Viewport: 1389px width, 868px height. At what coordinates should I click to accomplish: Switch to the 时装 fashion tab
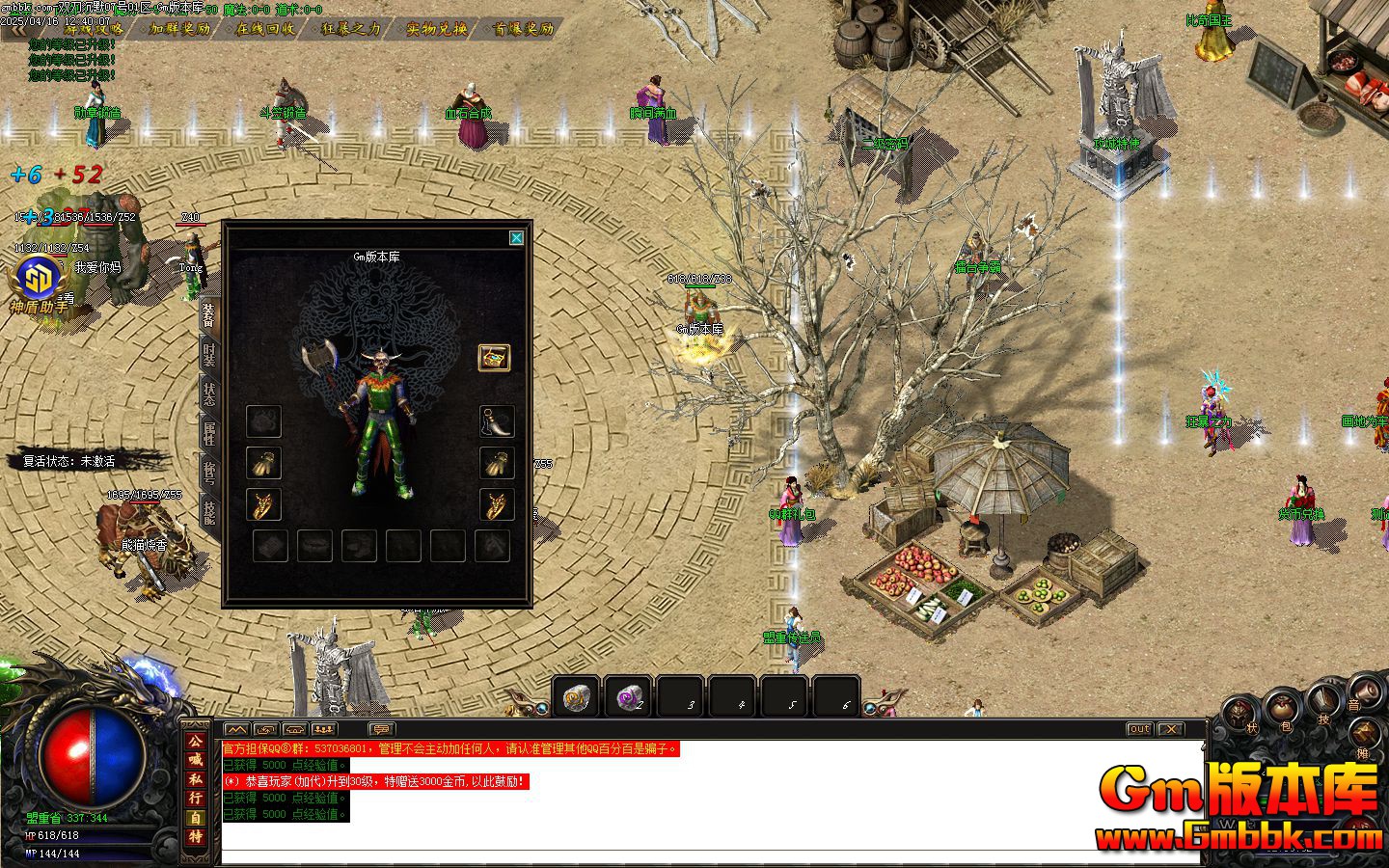click(x=208, y=355)
